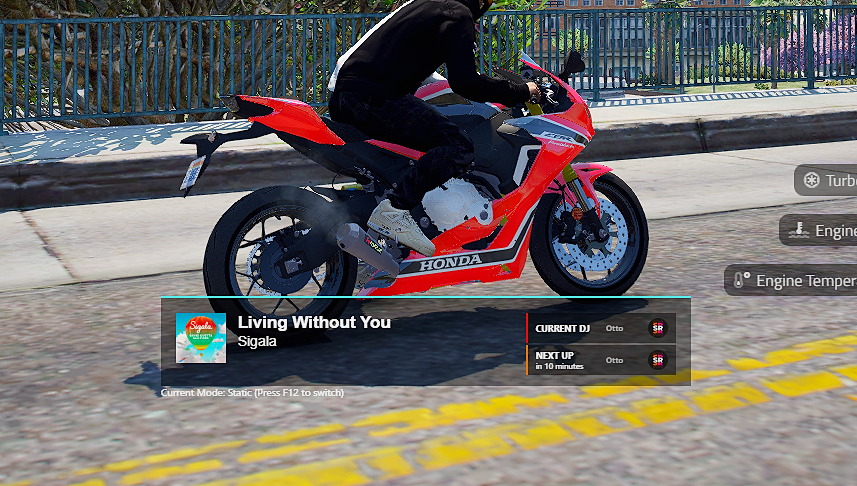Click the Engine pill with the coolant icon
857x486 pixels.
pos(819,230)
